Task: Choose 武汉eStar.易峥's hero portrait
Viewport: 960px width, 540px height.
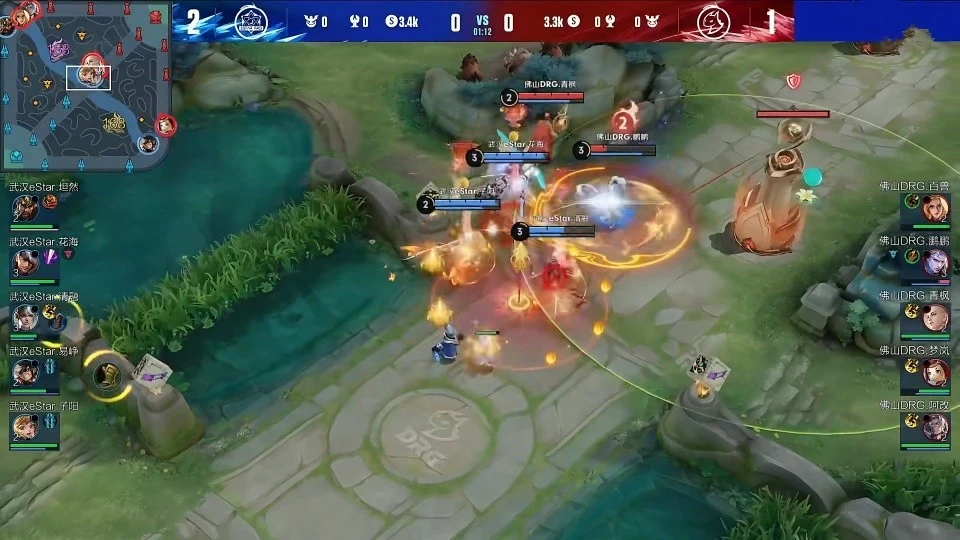Action: [25, 373]
